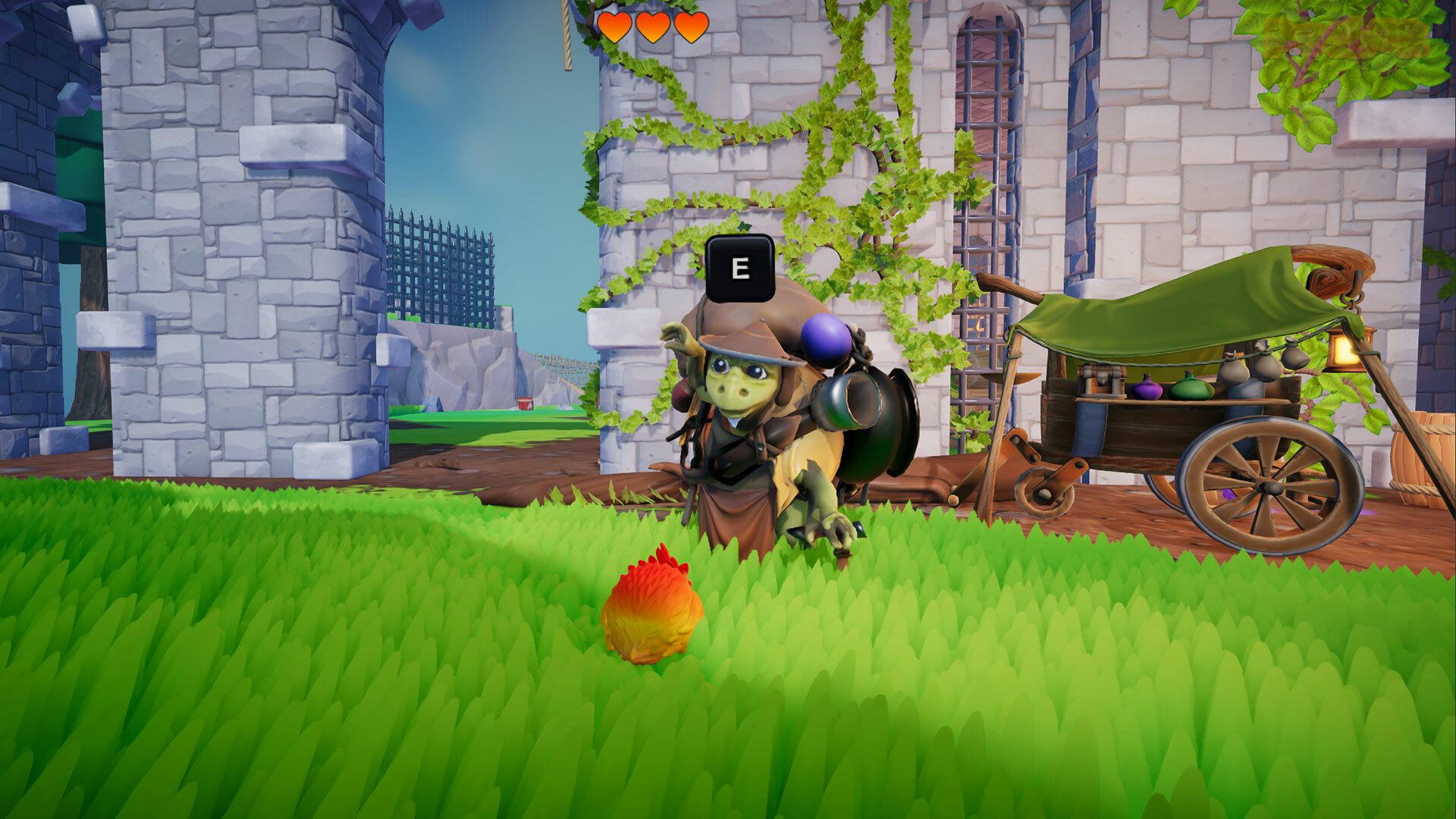
Task: Click the middle heart icon
Action: [x=654, y=27]
